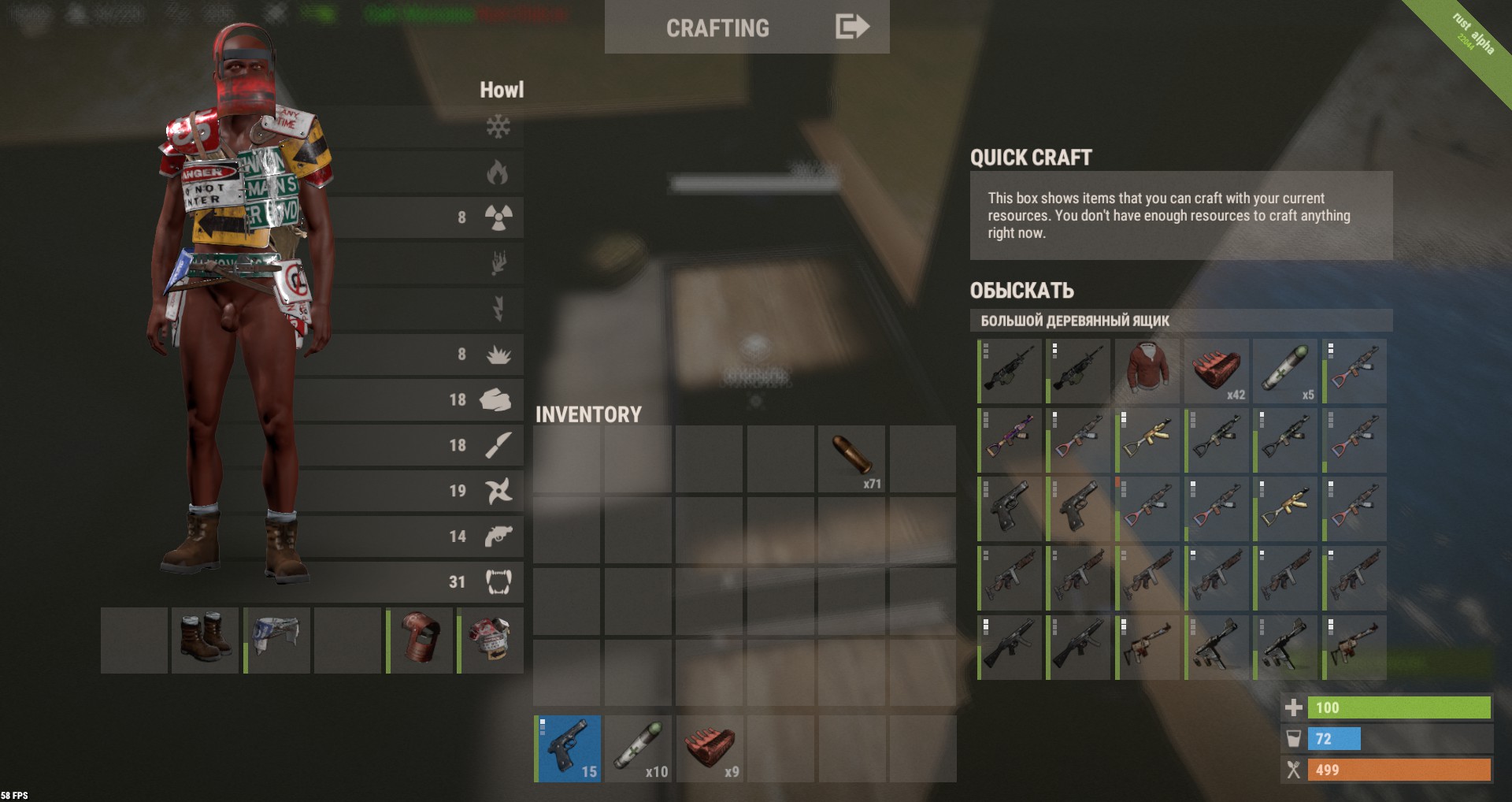Click the knife bleeding icon showing 18

coord(498,445)
